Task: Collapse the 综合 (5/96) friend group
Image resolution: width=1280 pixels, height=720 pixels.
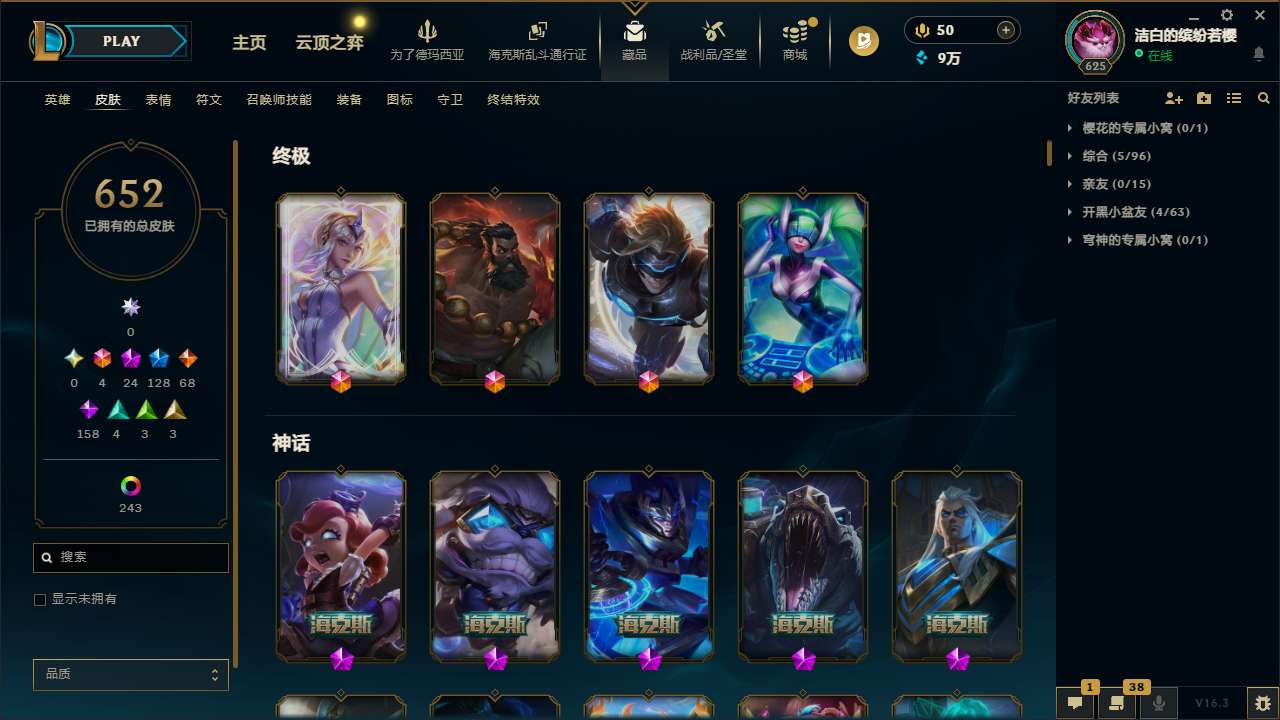Action: click(x=1112, y=156)
